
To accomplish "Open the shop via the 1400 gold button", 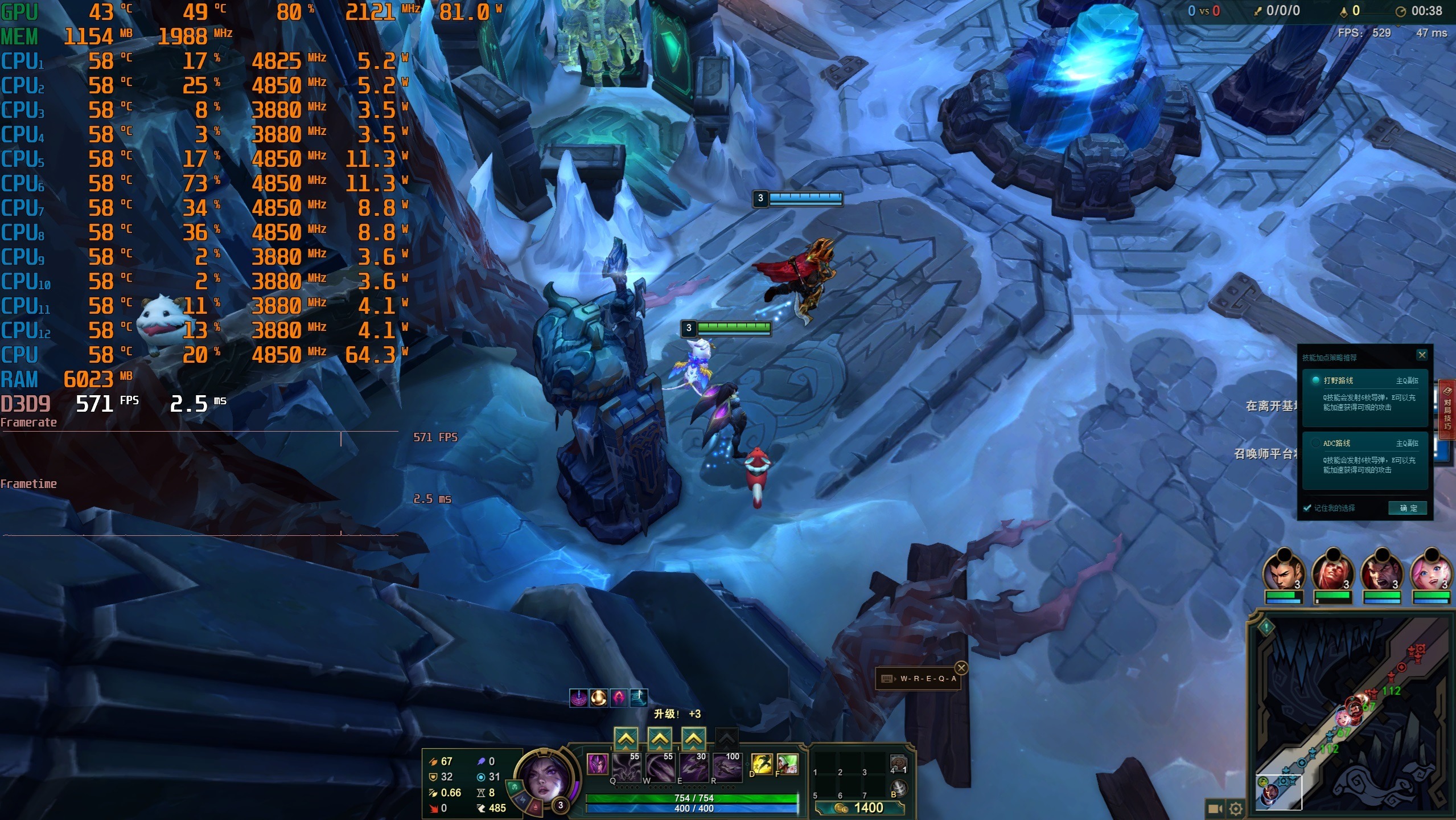I will [x=859, y=807].
